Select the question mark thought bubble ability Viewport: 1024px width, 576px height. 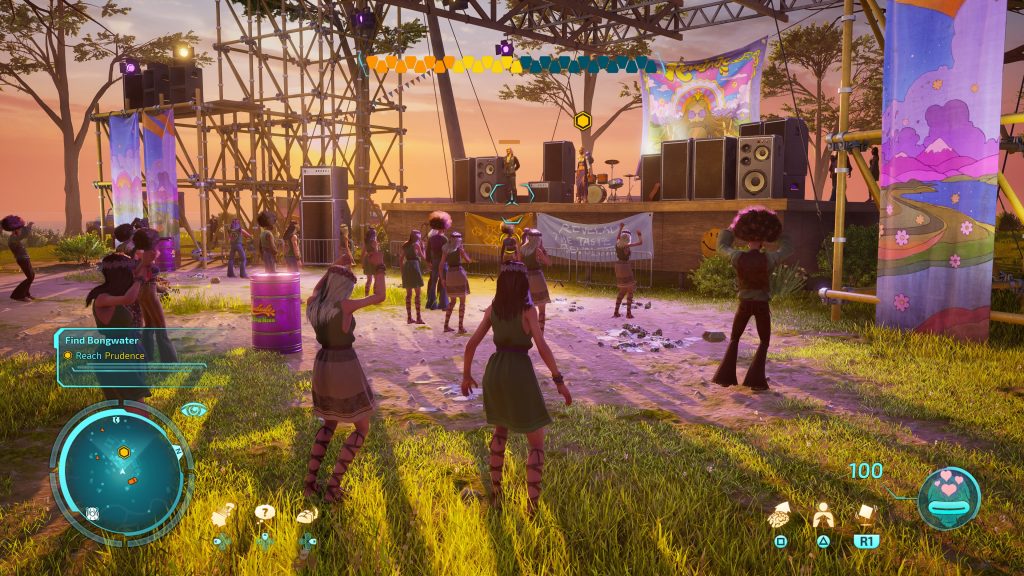point(265,514)
